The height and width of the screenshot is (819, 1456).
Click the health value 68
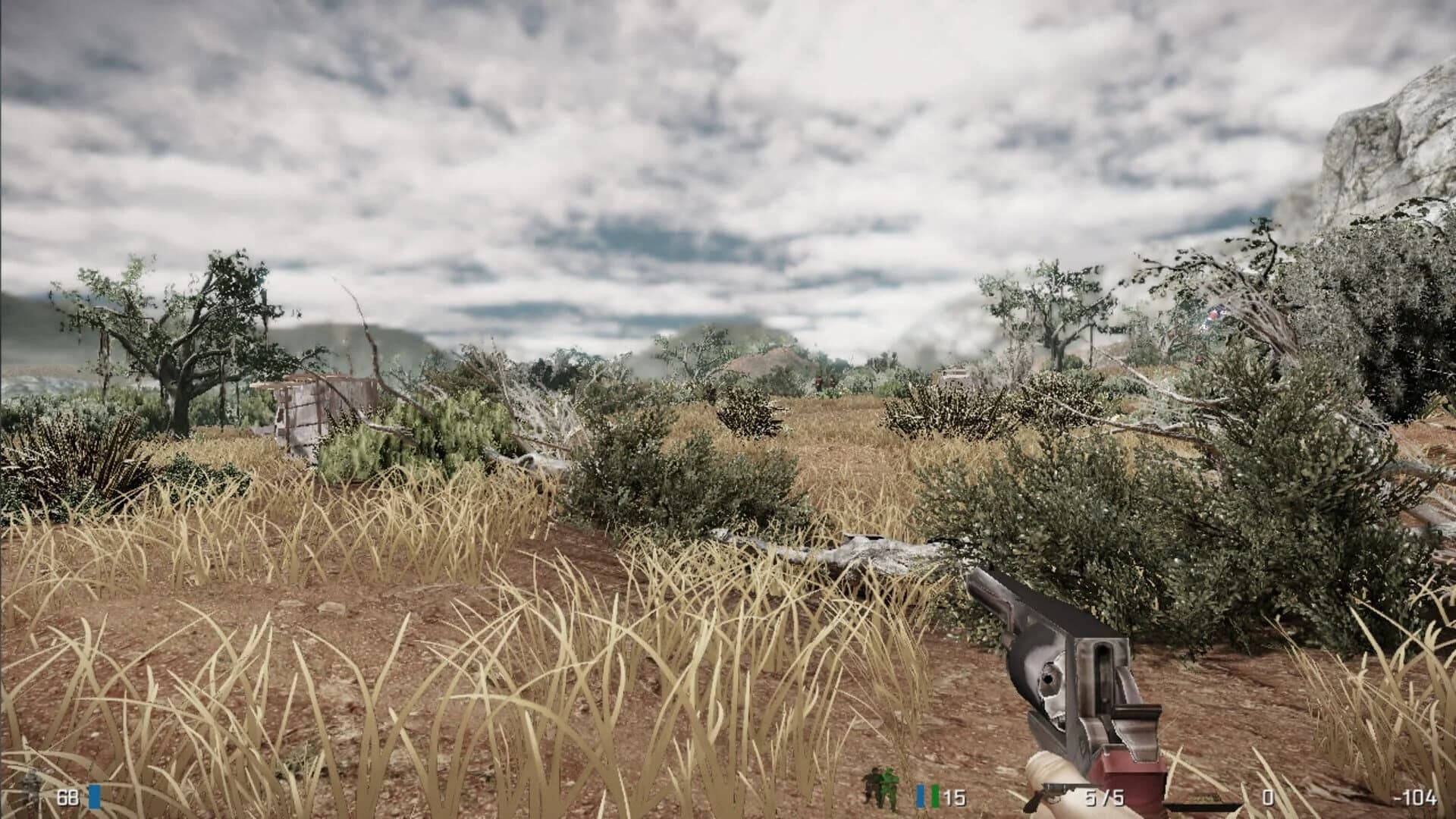click(x=67, y=796)
